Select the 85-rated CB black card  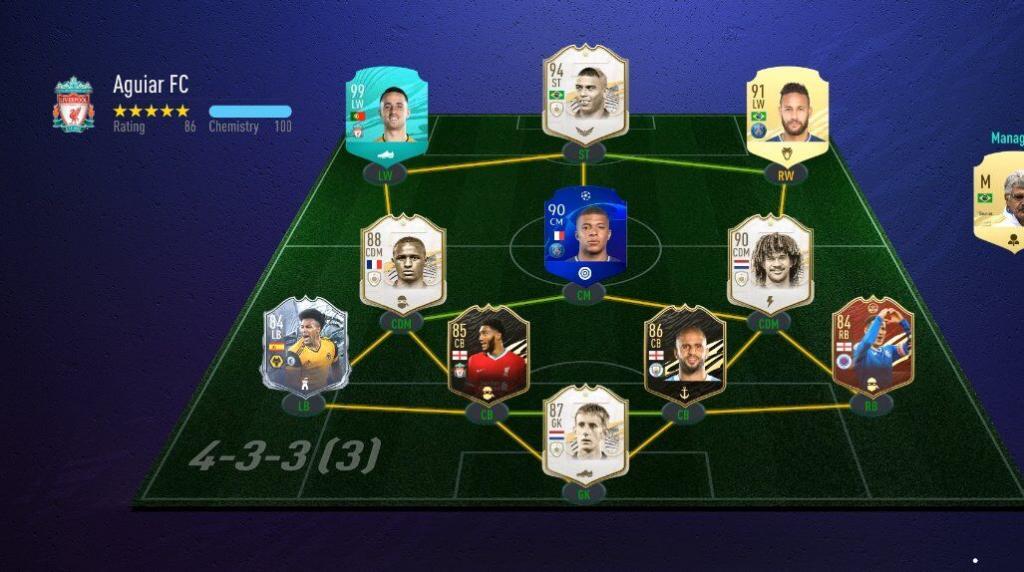pos(487,354)
